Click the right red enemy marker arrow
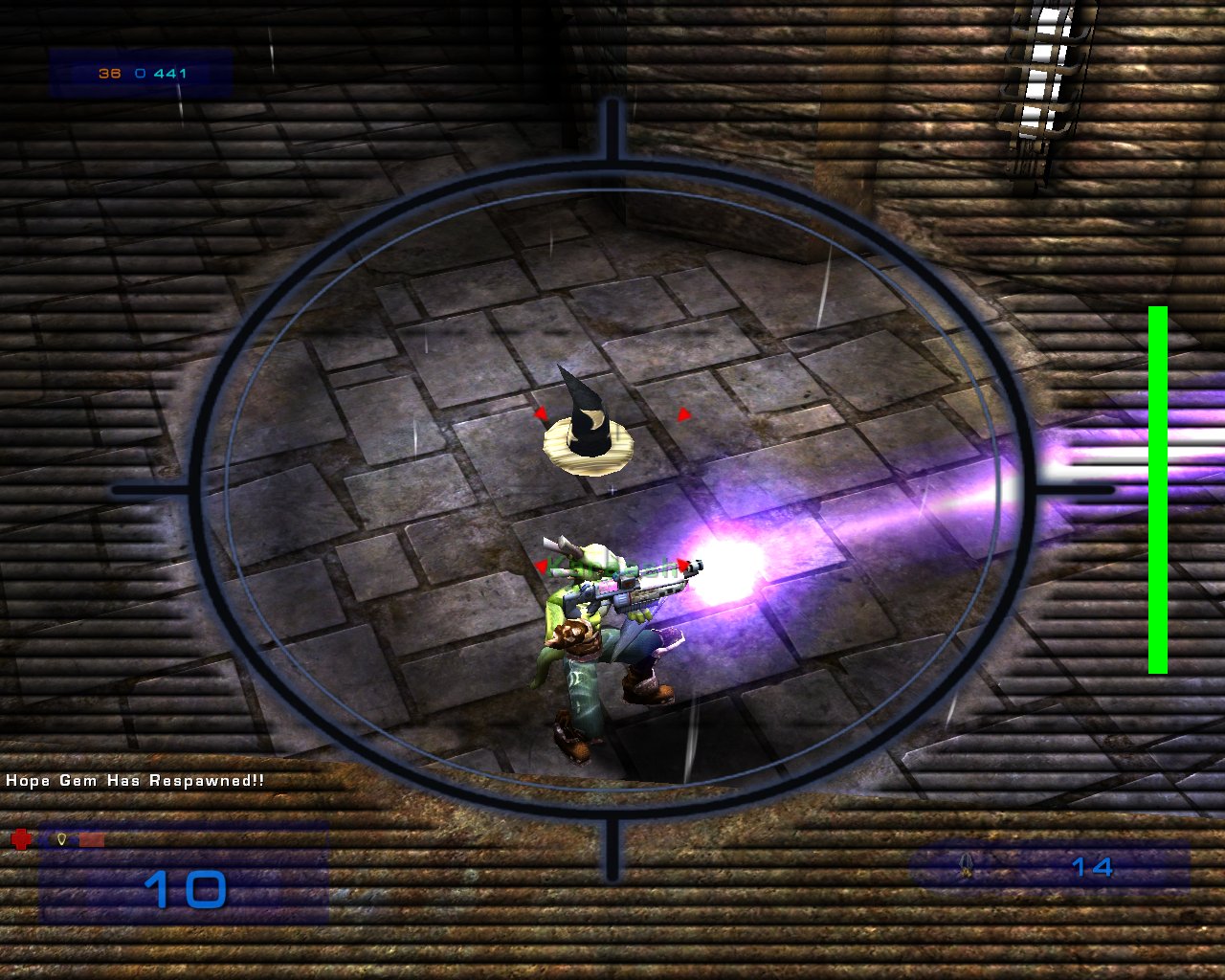 point(684,415)
